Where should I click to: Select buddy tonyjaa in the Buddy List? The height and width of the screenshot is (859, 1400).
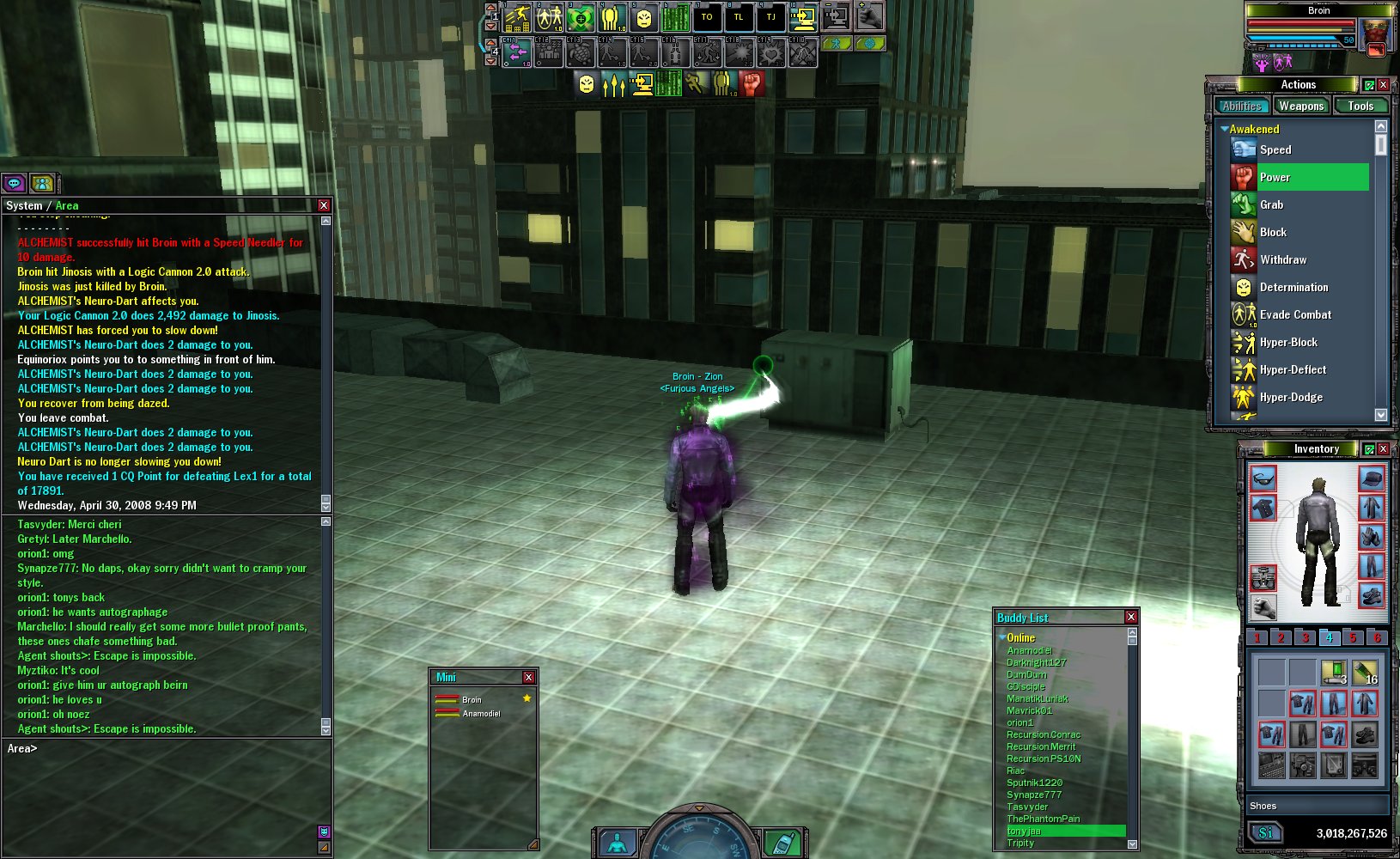coord(1024,831)
